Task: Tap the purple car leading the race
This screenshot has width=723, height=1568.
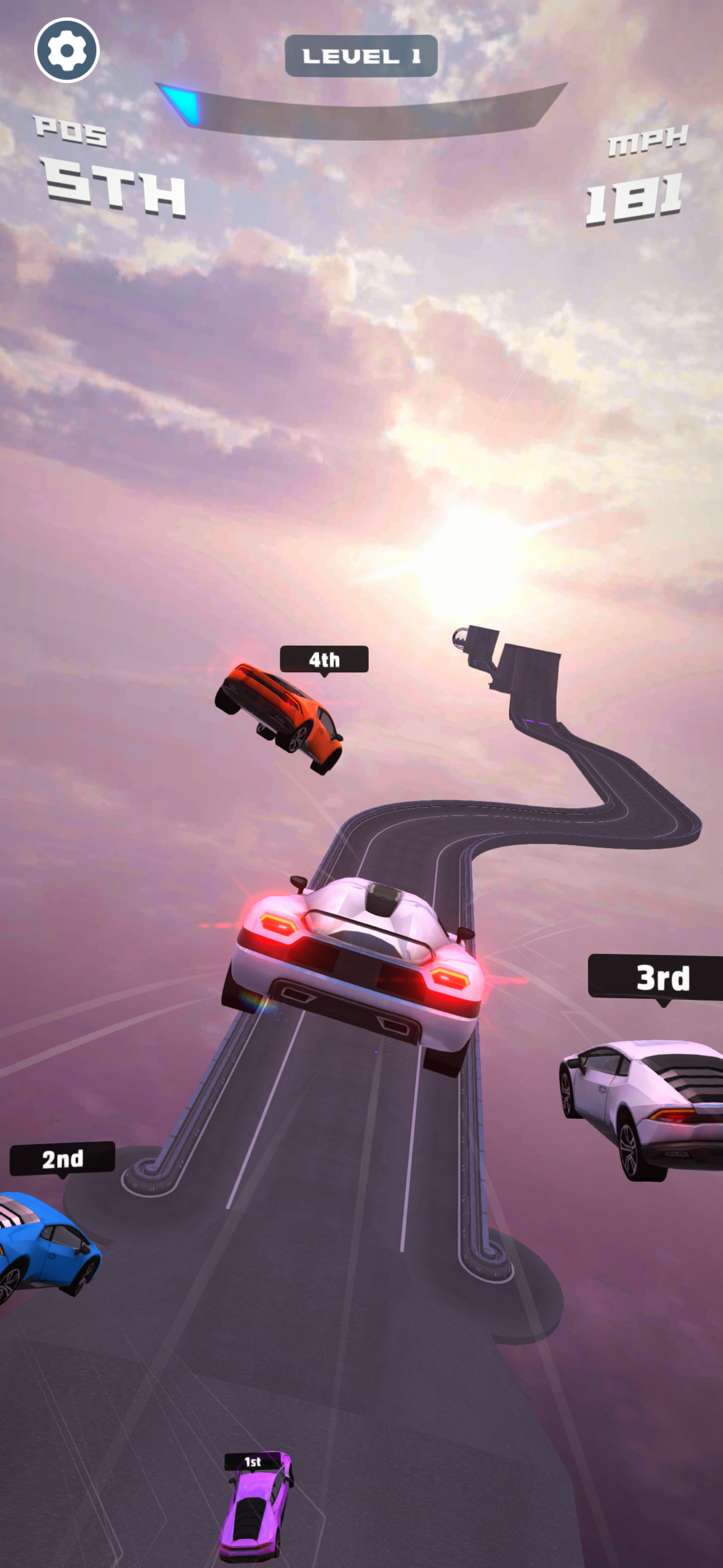Action: tap(256, 1516)
